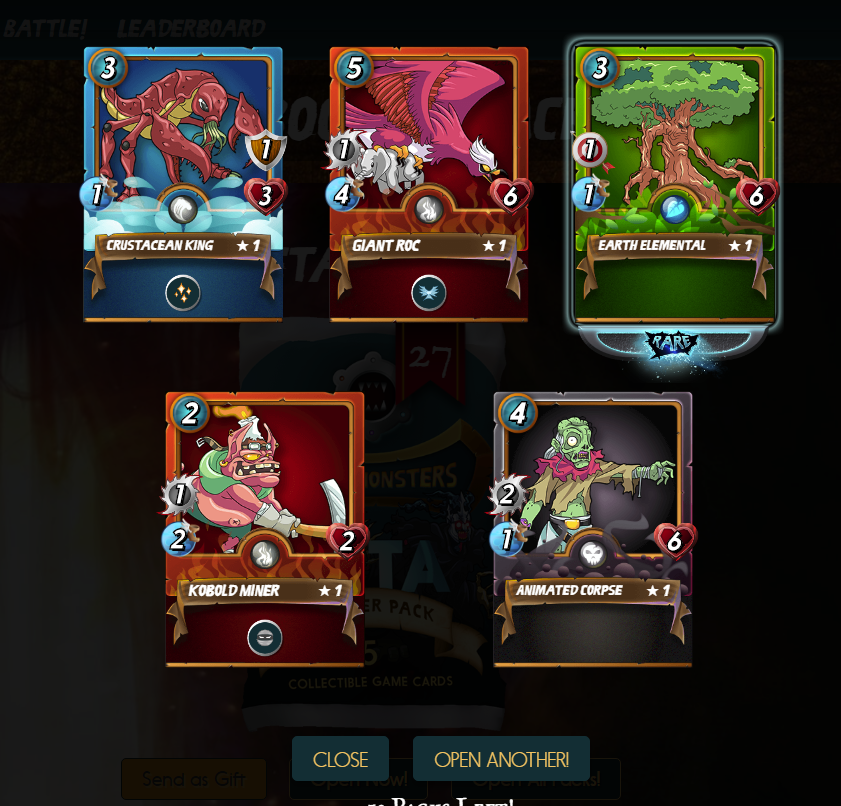Close the card pack results
The width and height of the screenshot is (841, 806).
tap(340, 759)
